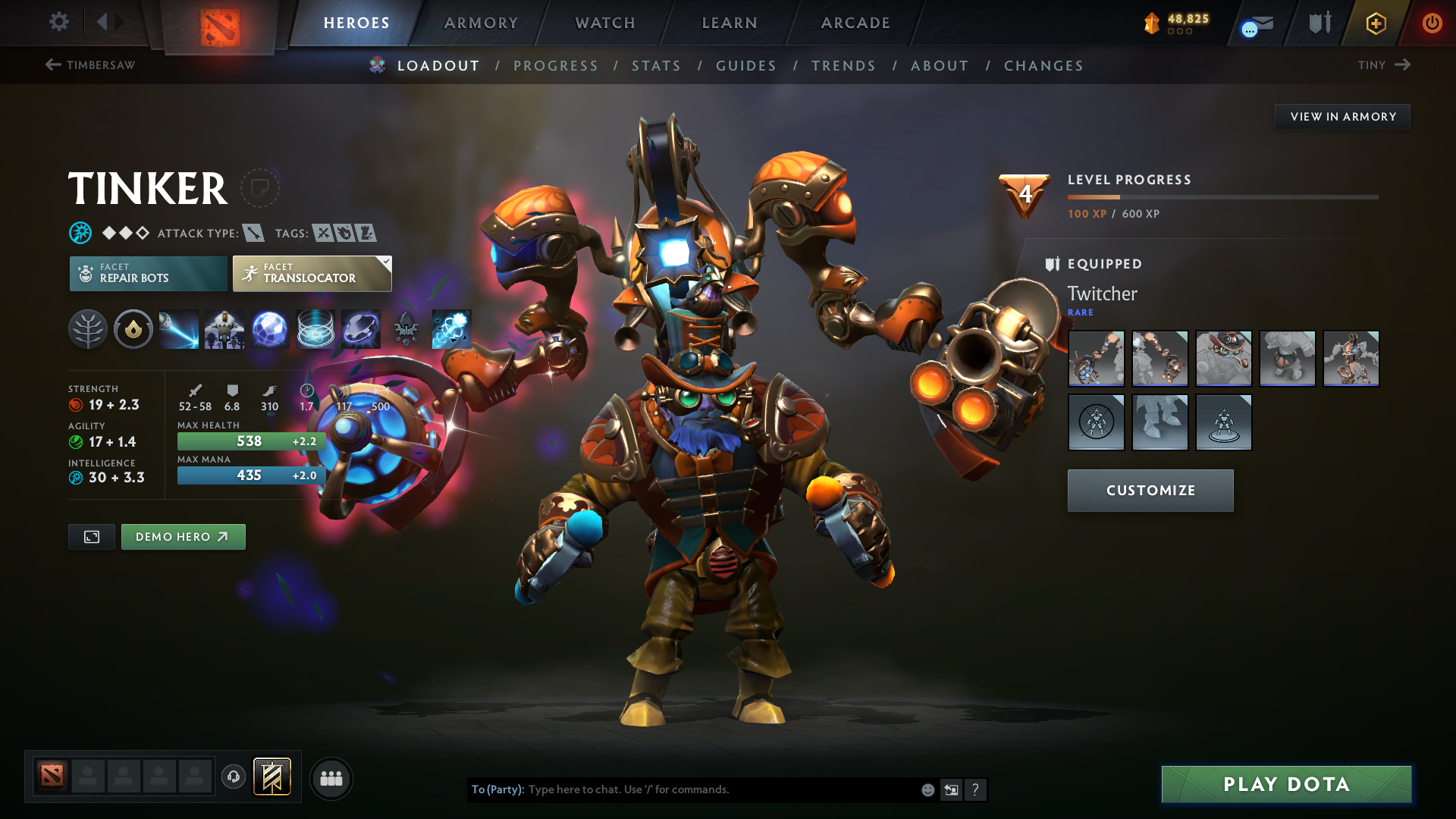Advance to the Tiny hero page

point(1384,65)
